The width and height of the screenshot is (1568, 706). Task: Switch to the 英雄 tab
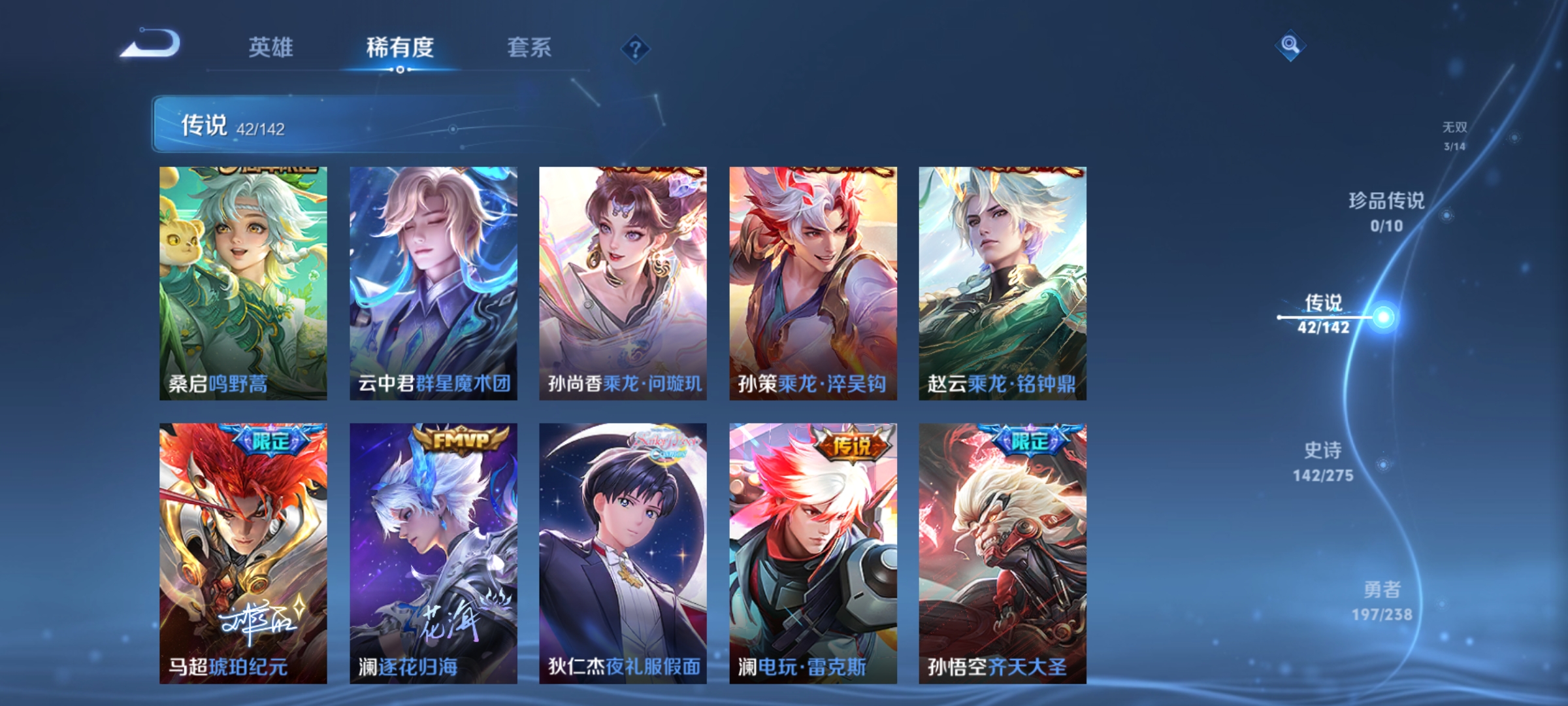click(272, 48)
